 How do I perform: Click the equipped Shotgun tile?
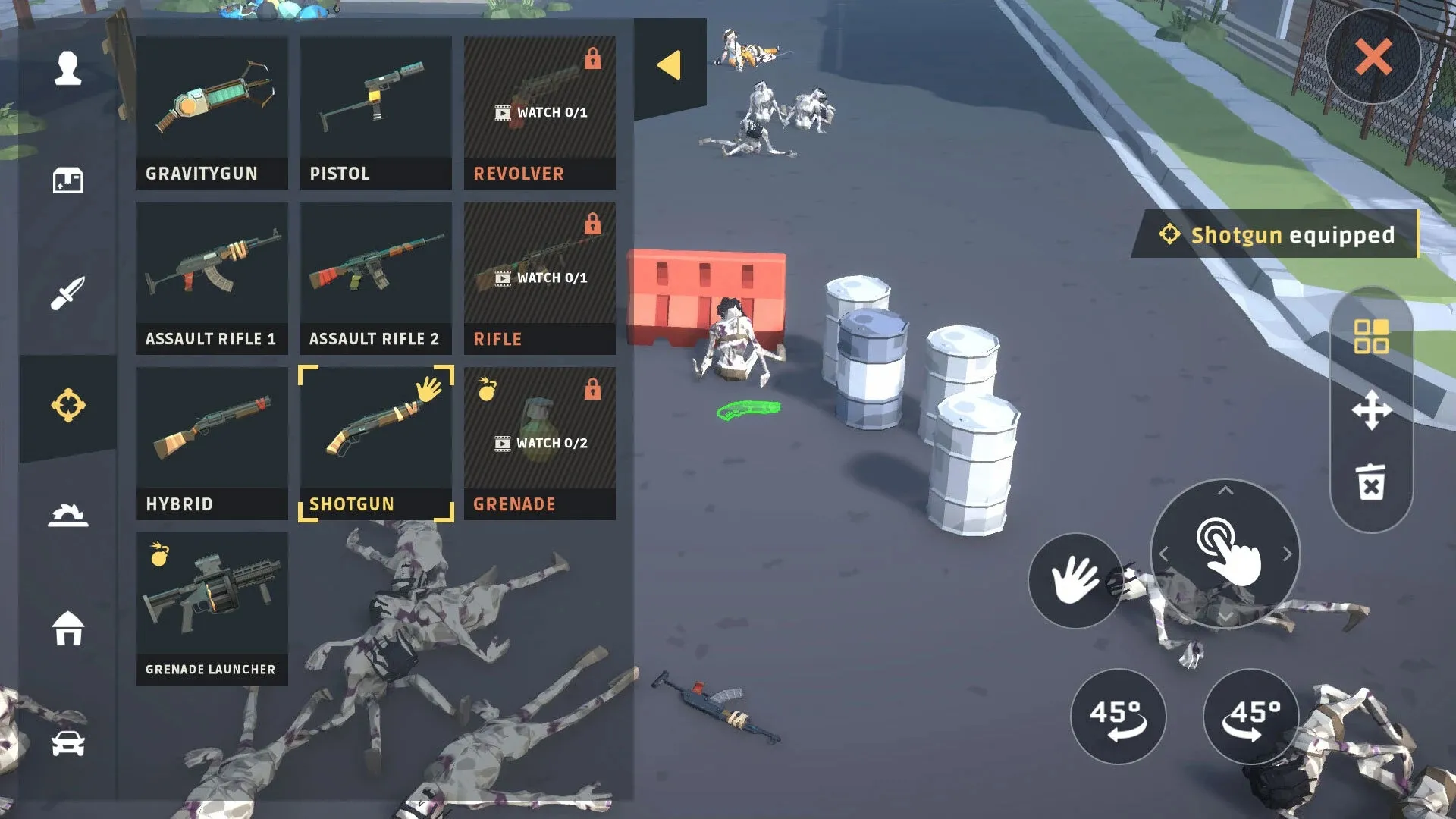click(x=375, y=443)
